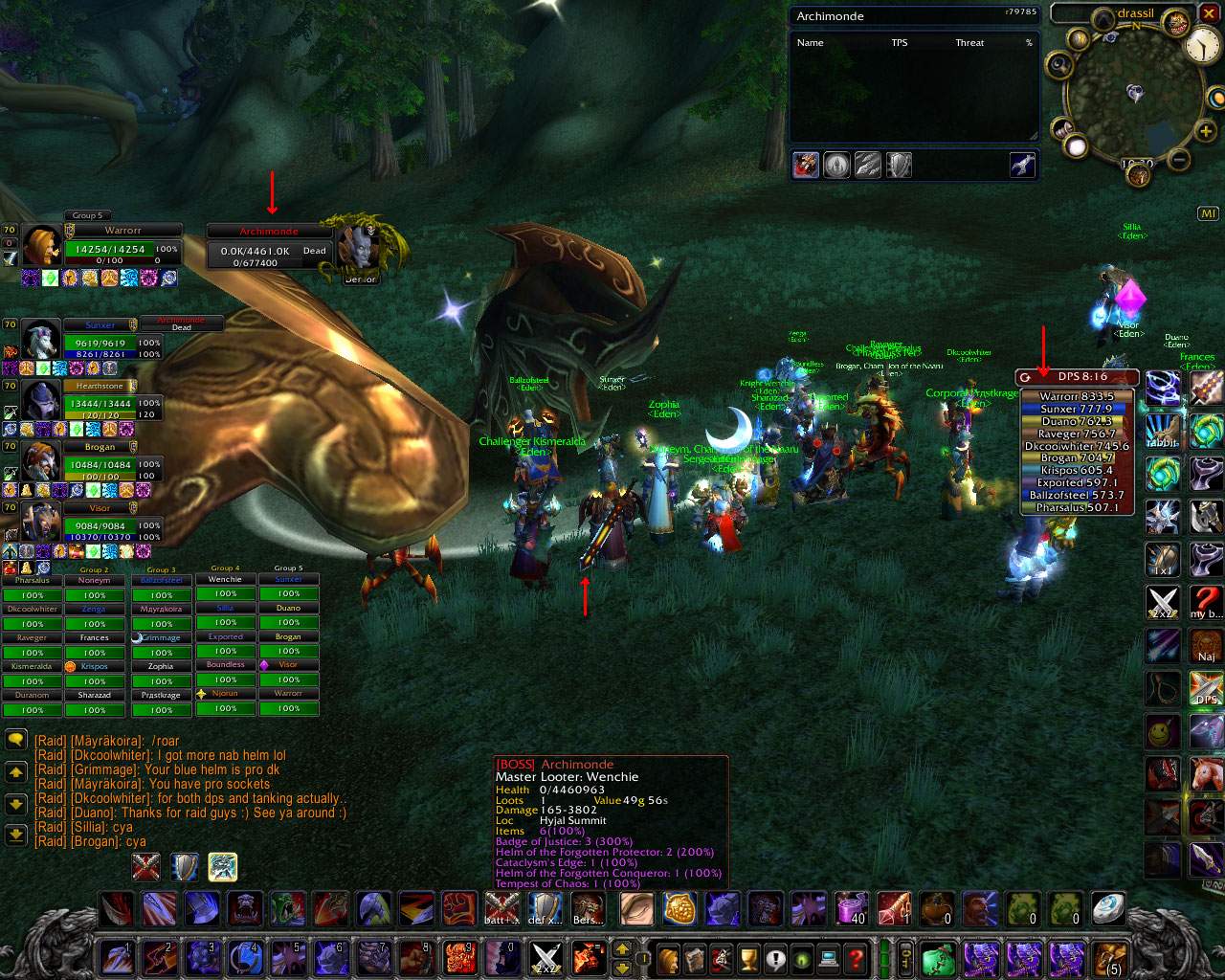Click the Warrorr player portrait
The image size is (1225, 980).
(x=43, y=247)
